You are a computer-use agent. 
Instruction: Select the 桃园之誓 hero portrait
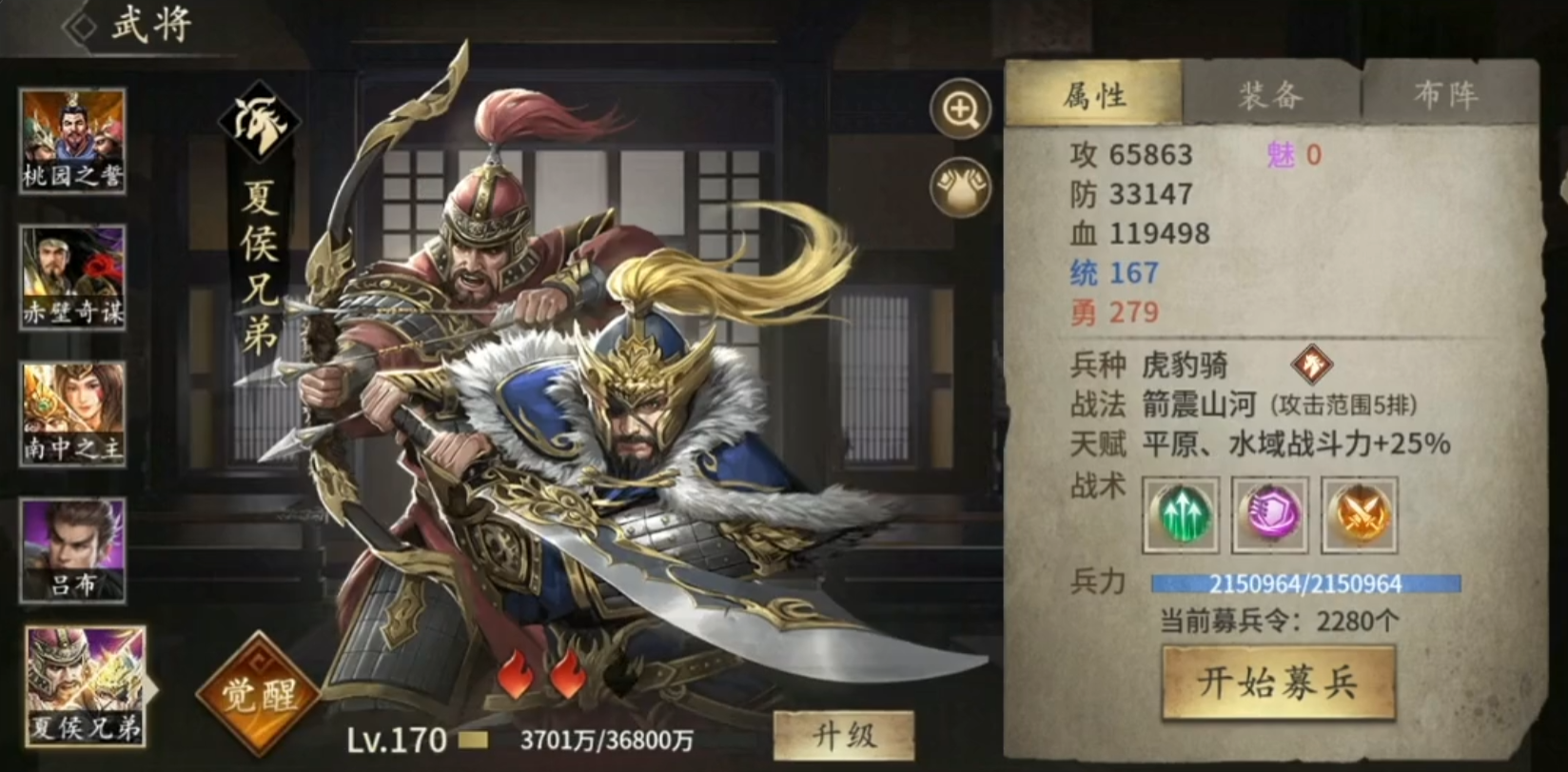coord(73,140)
